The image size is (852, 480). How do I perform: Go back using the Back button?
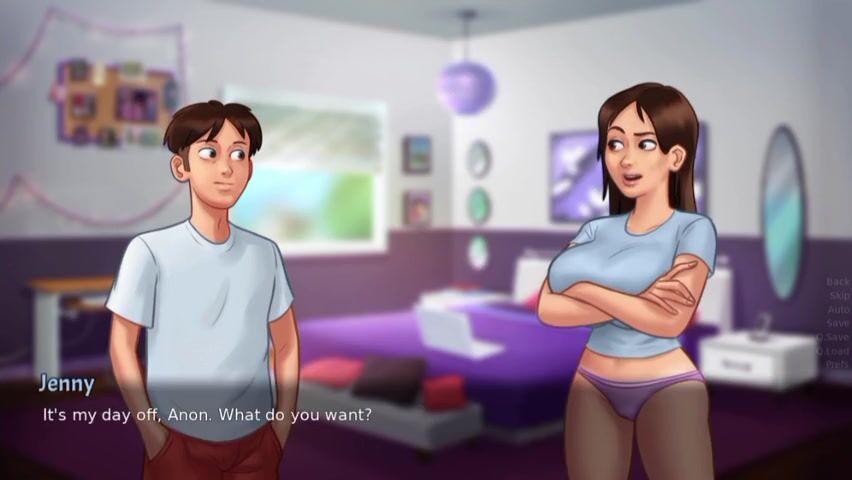coord(837,282)
